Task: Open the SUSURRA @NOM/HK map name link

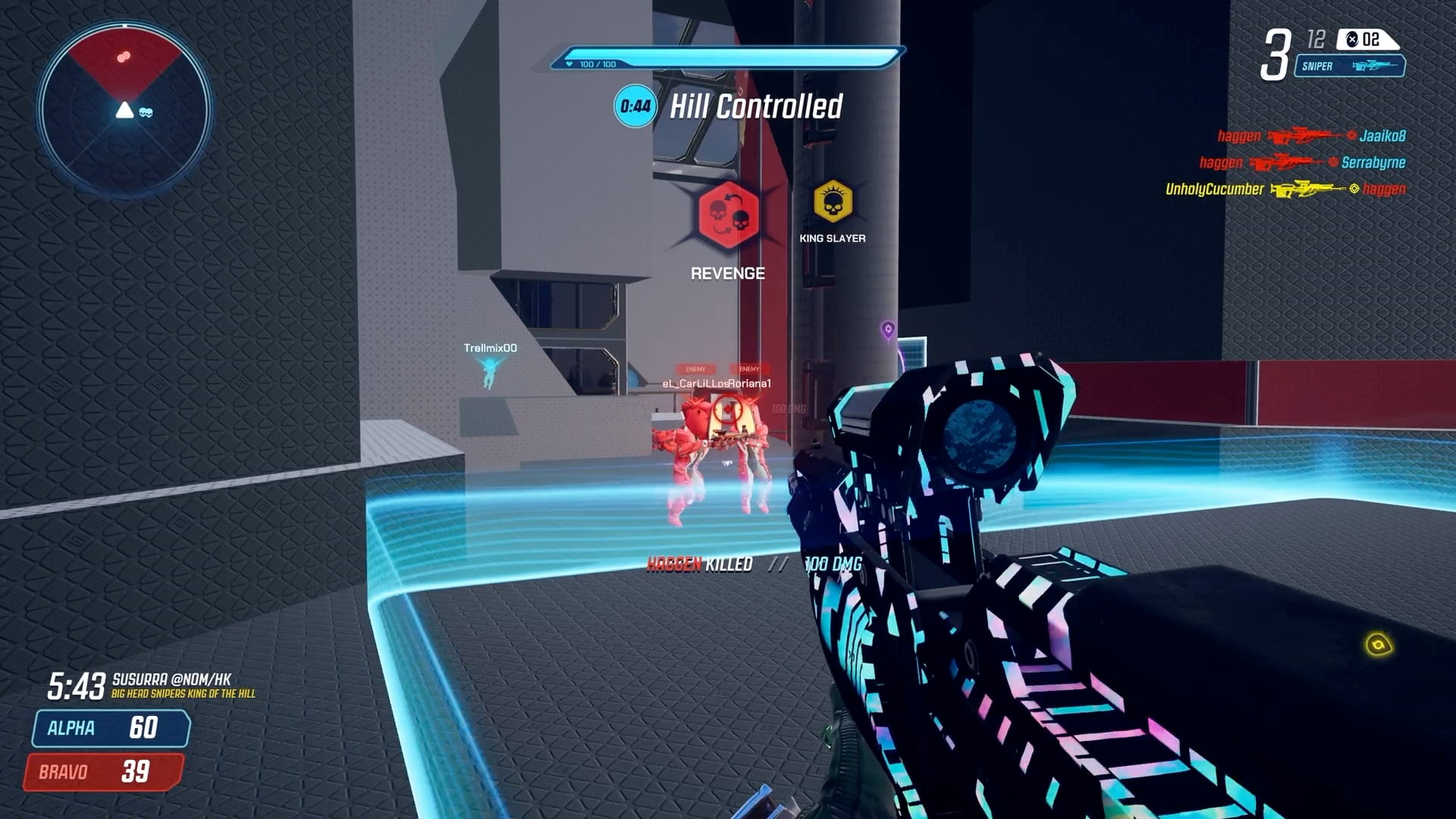Action: pos(171,681)
